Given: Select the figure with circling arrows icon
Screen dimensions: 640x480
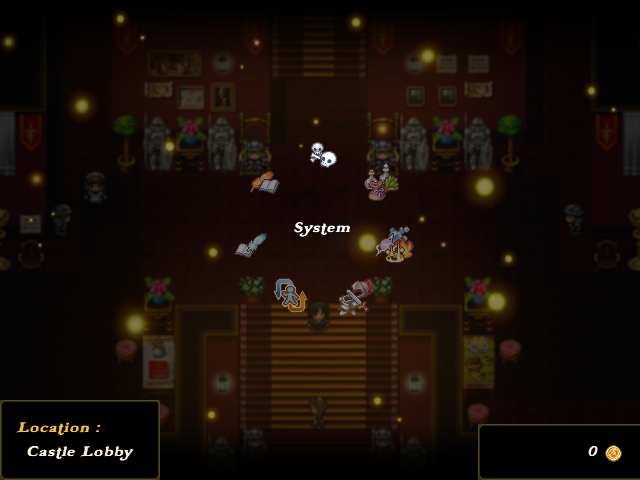Looking at the screenshot, I should pos(290,295).
